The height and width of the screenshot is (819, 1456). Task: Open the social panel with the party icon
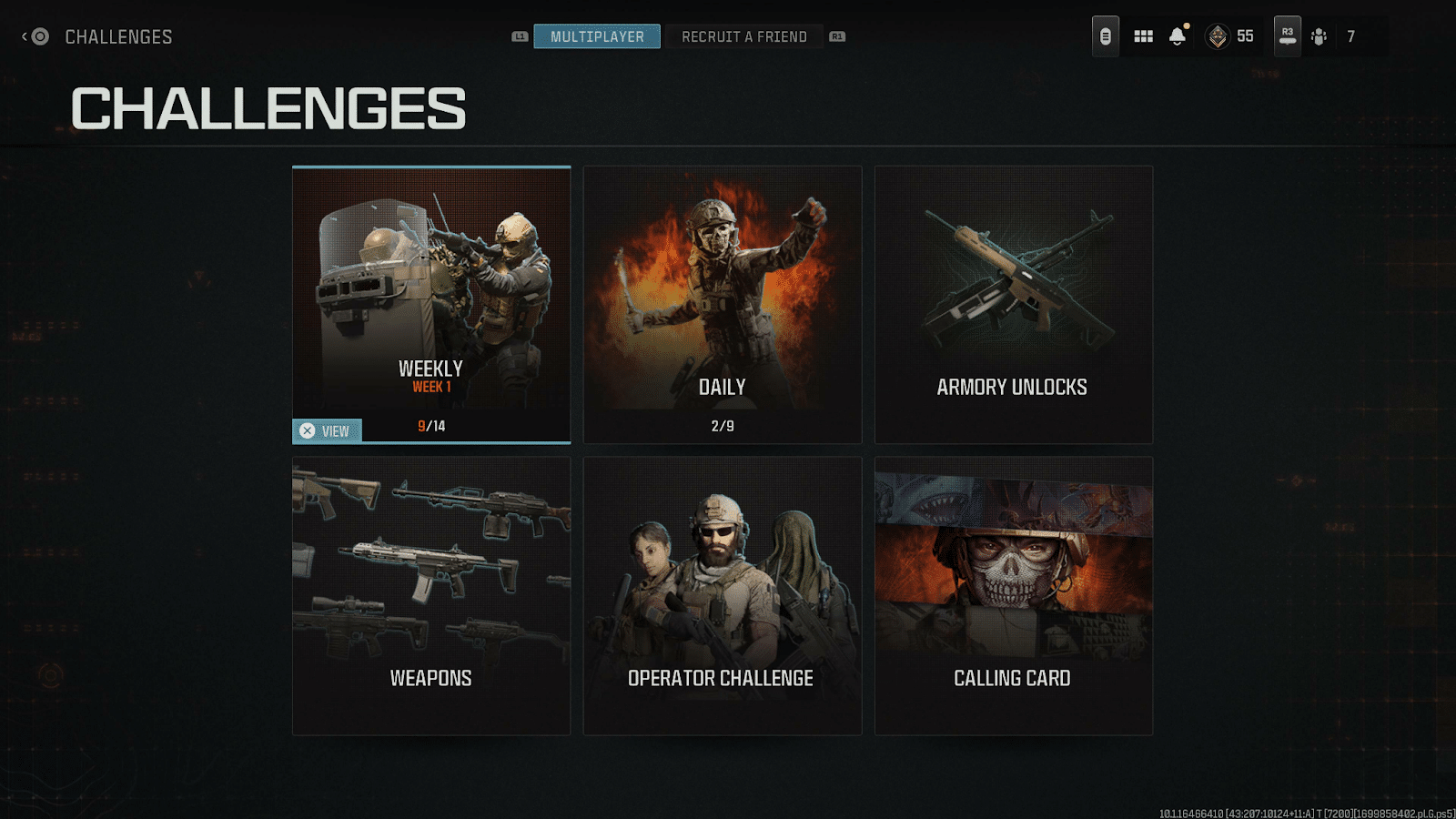(1319, 36)
